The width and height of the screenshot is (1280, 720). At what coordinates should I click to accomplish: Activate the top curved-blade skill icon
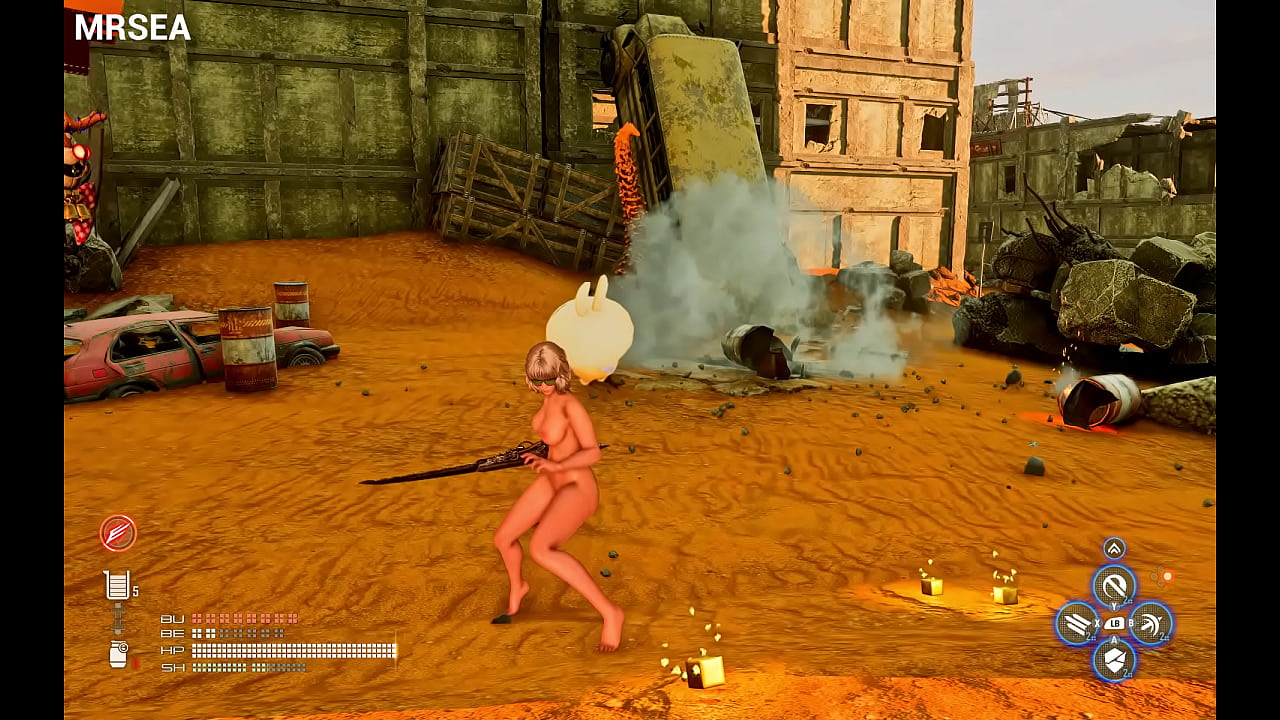(x=1113, y=585)
